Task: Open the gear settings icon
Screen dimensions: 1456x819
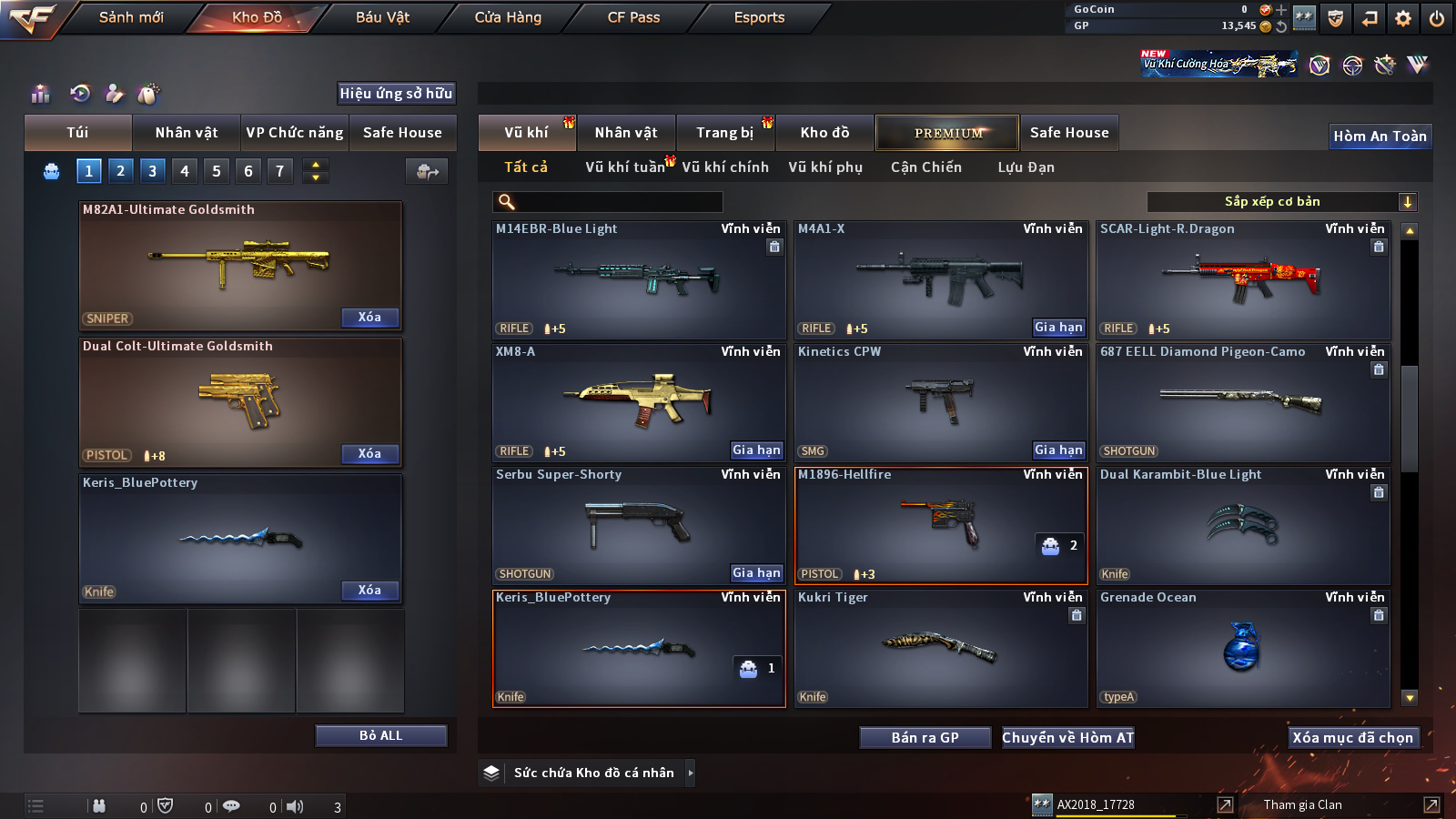Action: (x=1403, y=18)
